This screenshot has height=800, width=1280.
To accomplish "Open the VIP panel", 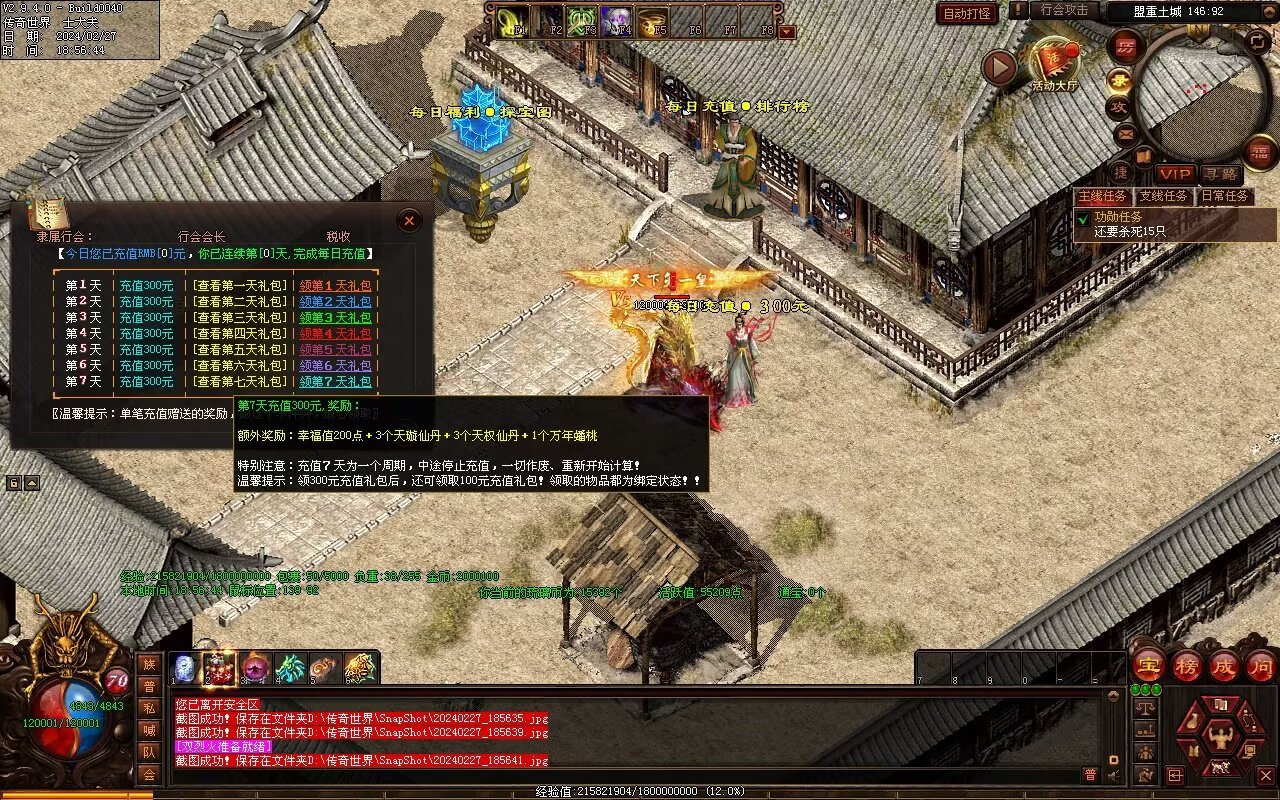I will pos(1176,174).
